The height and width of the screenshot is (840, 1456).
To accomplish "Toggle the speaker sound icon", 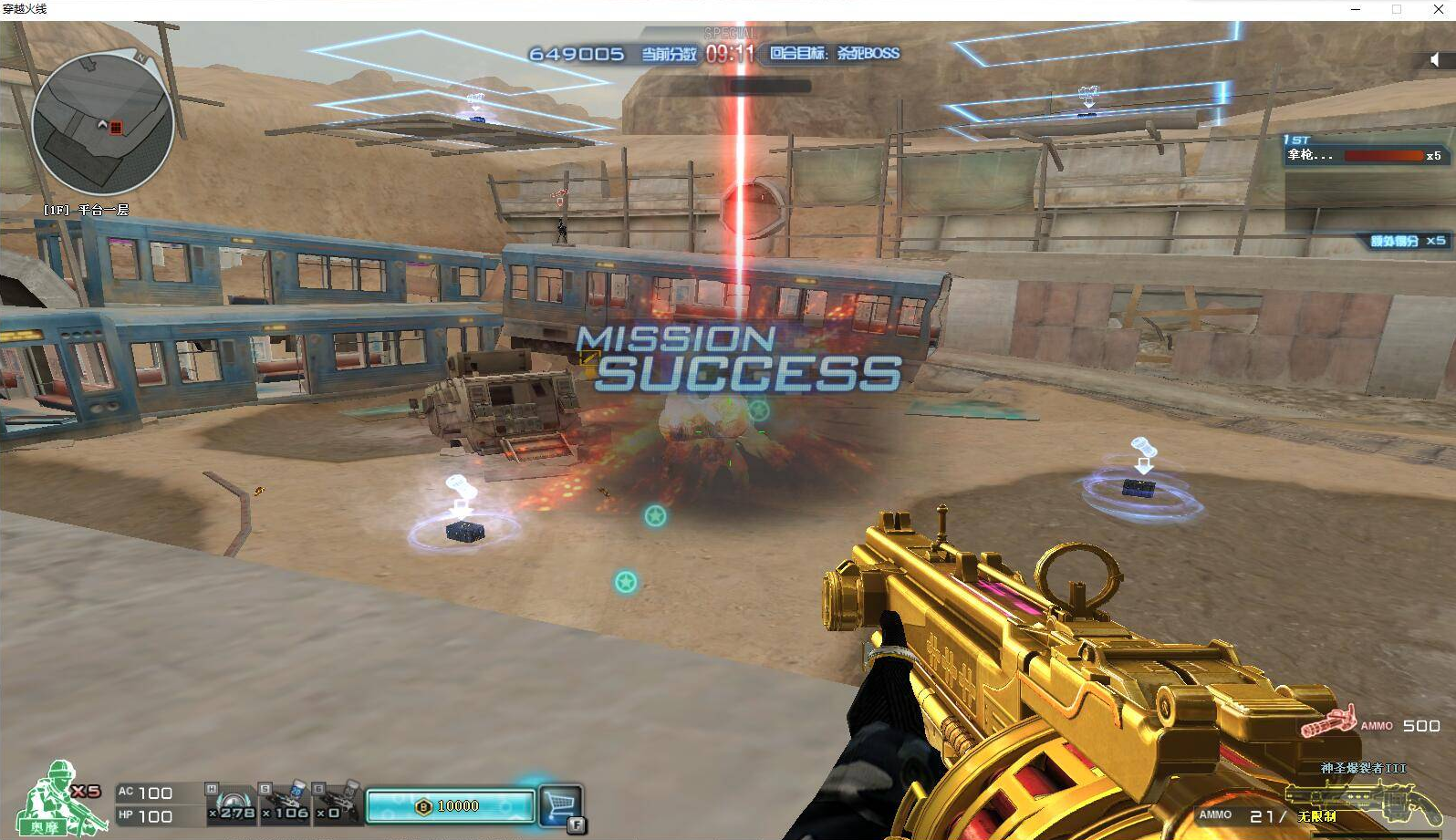I will point(1434,60).
